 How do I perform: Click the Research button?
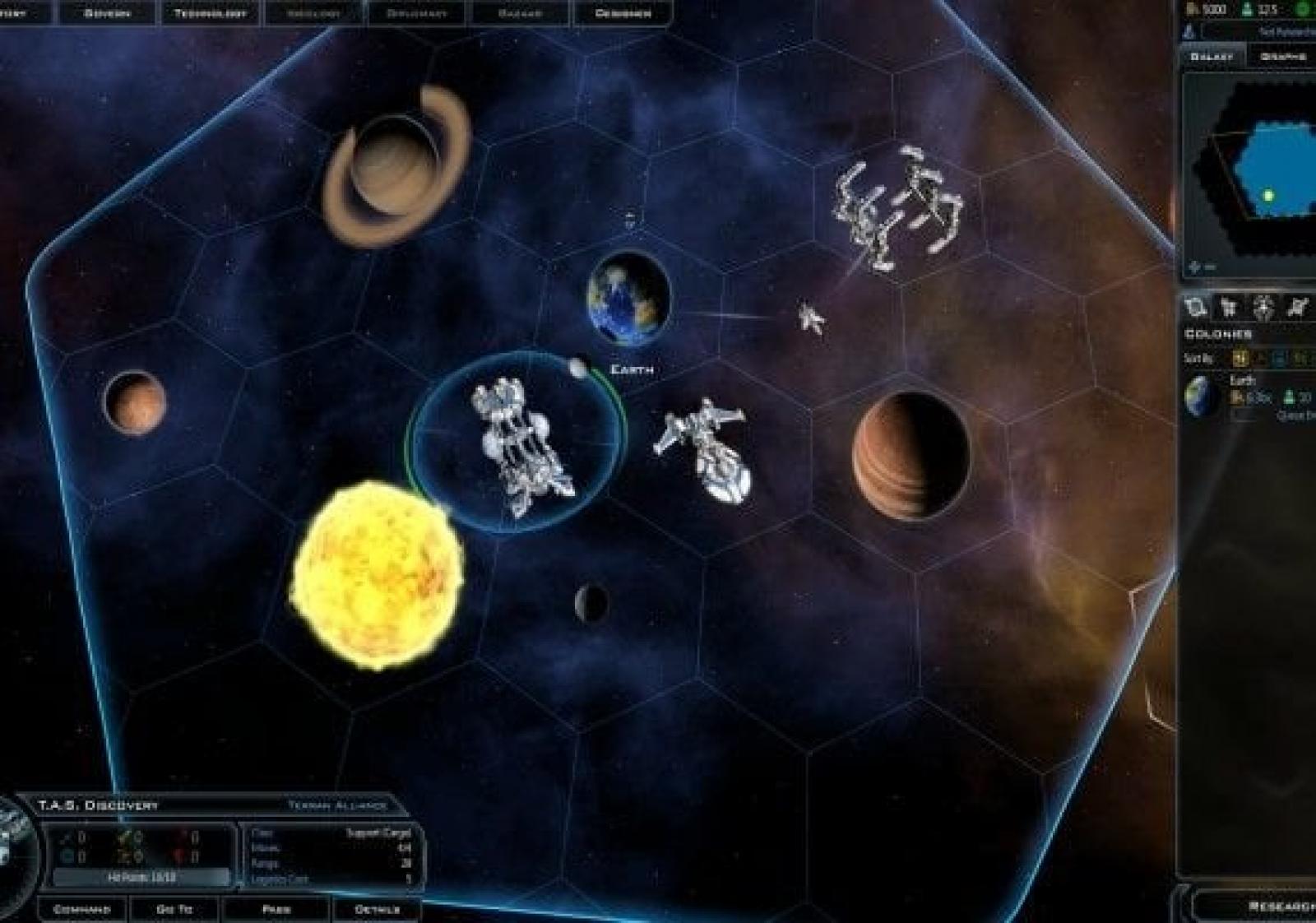coord(1279,906)
